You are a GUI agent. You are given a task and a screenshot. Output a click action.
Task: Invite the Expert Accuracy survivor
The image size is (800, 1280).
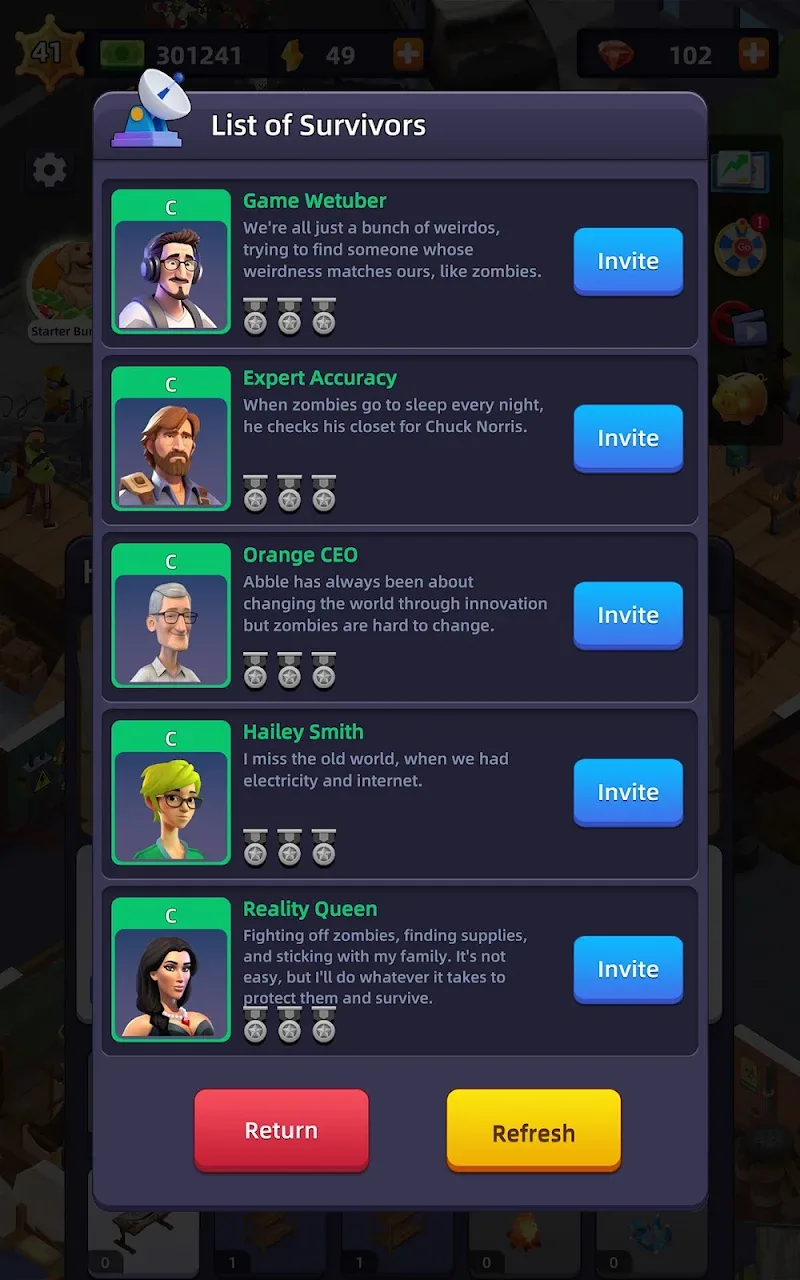[x=628, y=438]
